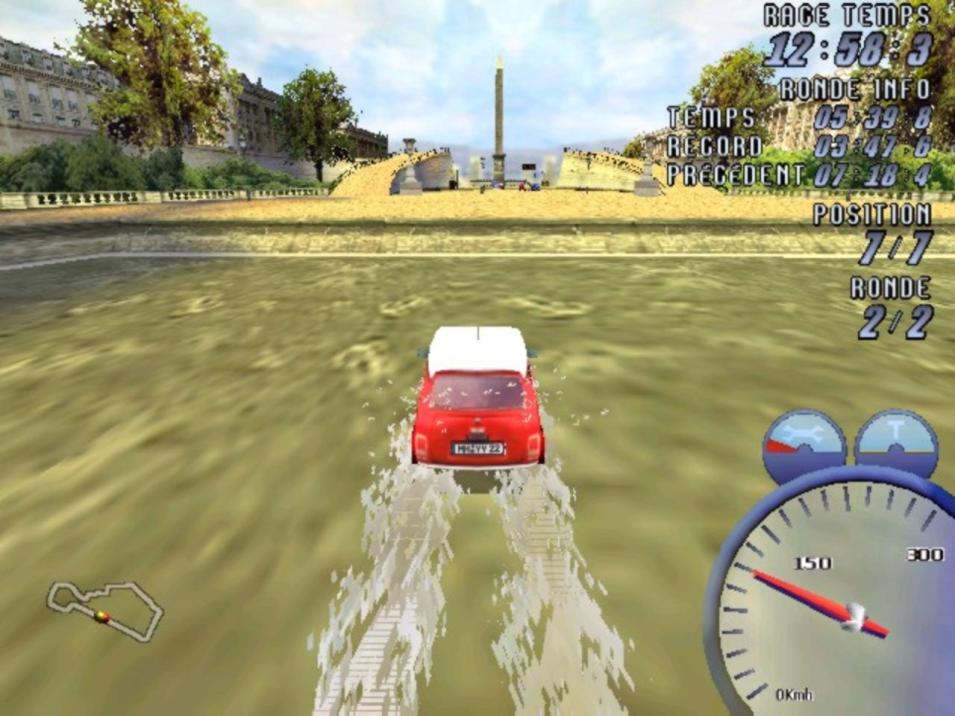Select the wrench damage gauge
The height and width of the screenshot is (716, 955).
(x=804, y=444)
